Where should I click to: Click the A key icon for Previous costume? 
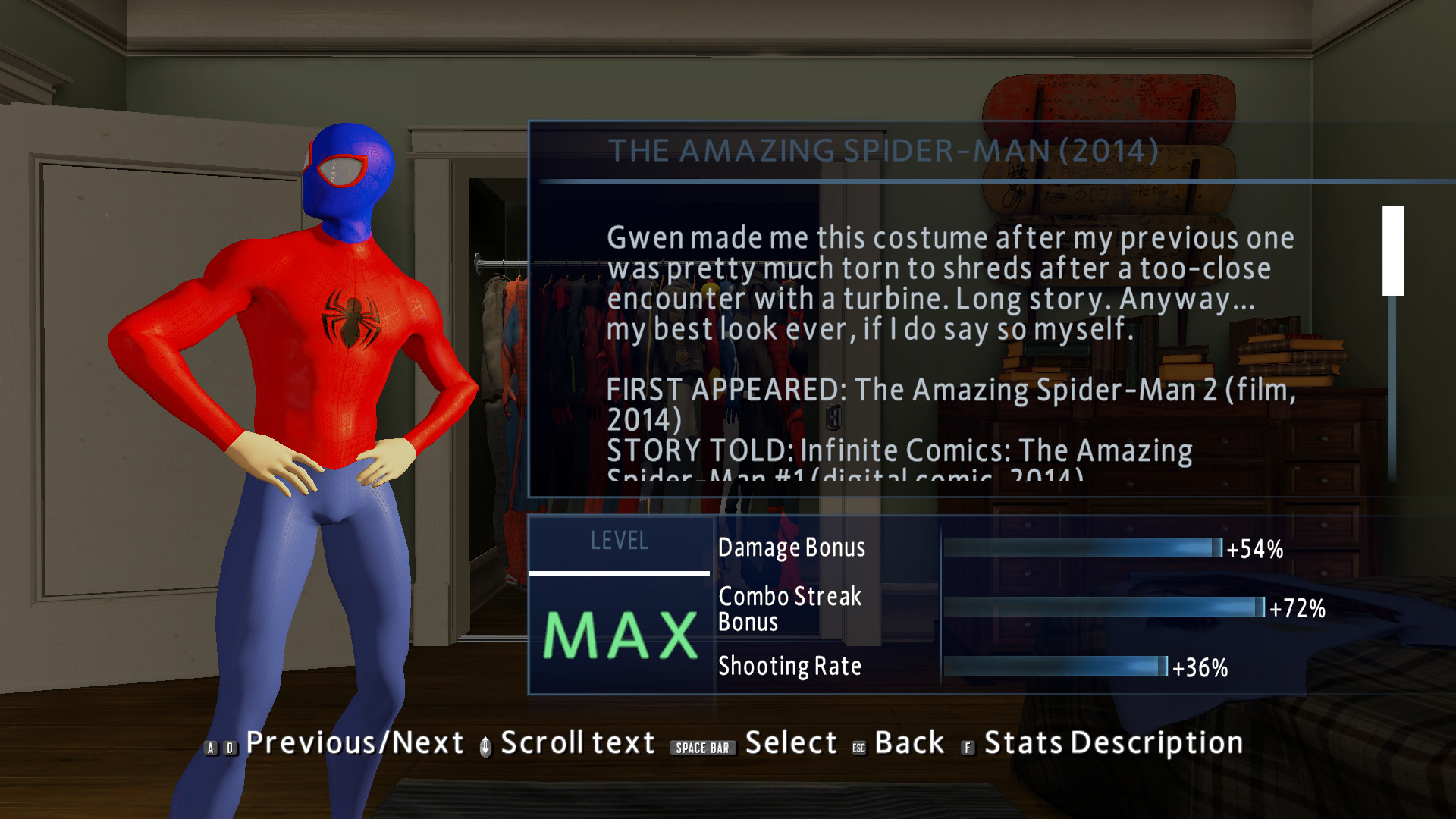pyautogui.click(x=211, y=747)
